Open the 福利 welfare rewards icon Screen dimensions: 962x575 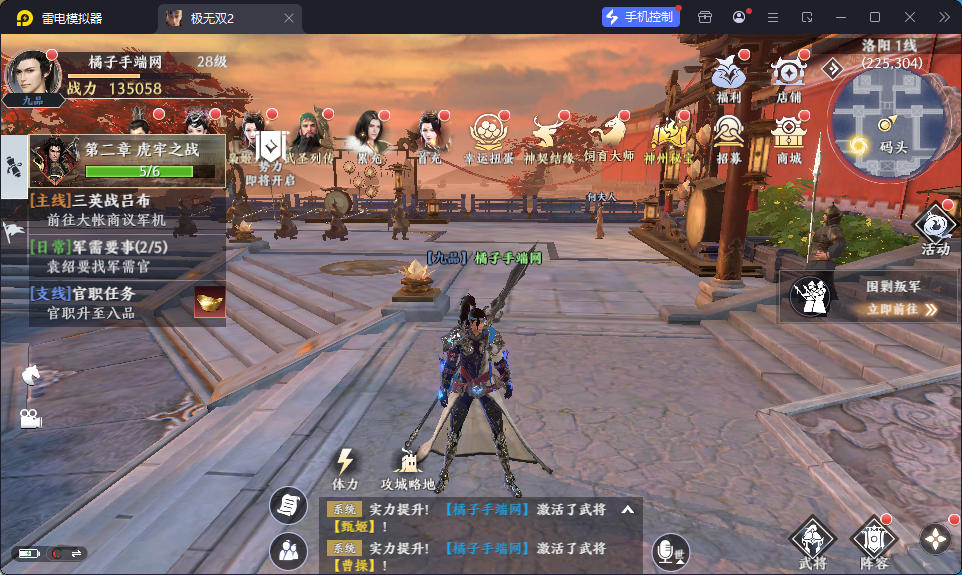pyautogui.click(x=728, y=77)
